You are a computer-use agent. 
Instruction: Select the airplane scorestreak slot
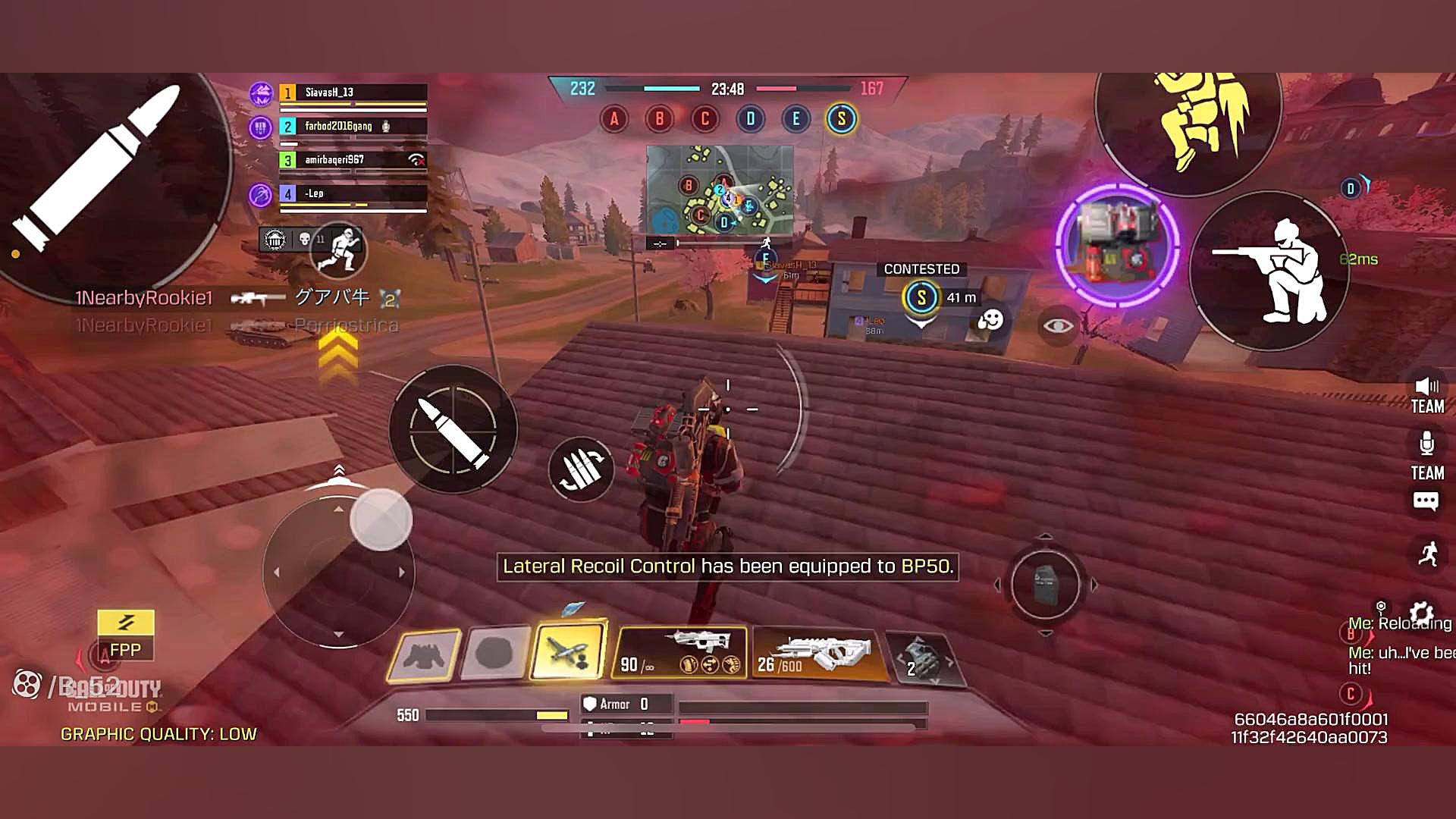click(568, 652)
